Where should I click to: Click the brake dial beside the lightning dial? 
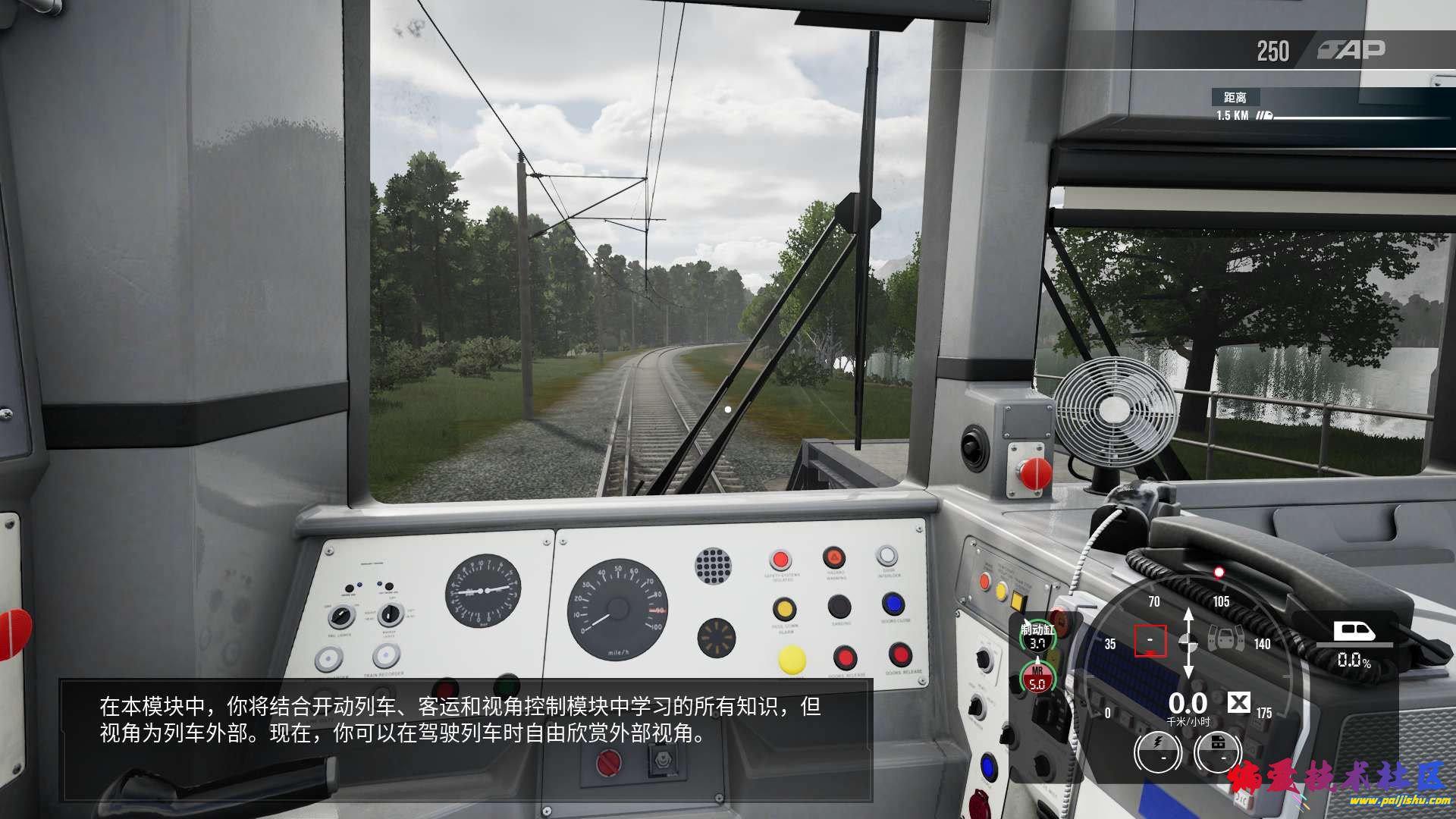[1217, 752]
